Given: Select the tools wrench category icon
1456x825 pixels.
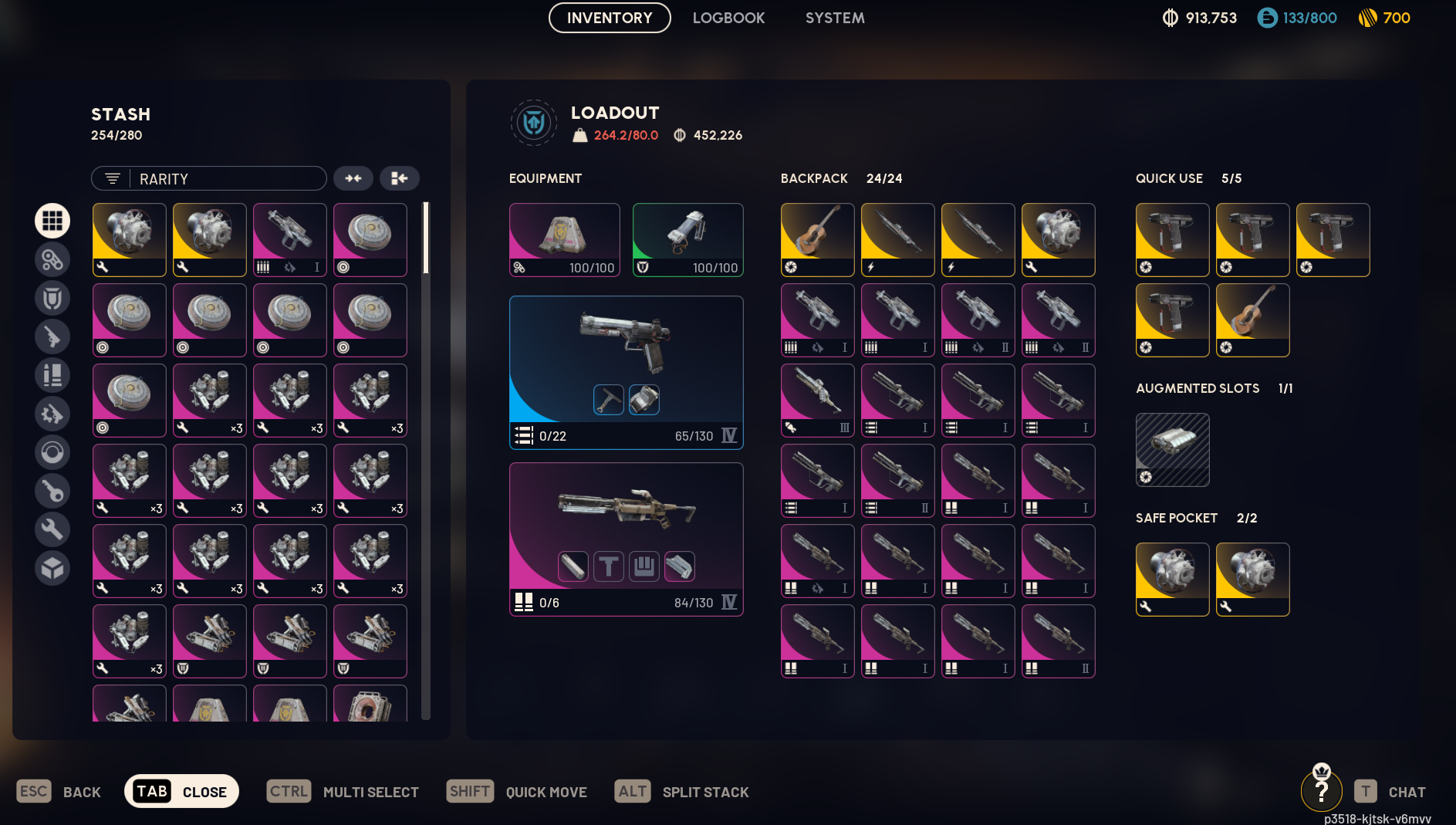Looking at the screenshot, I should click(x=52, y=529).
